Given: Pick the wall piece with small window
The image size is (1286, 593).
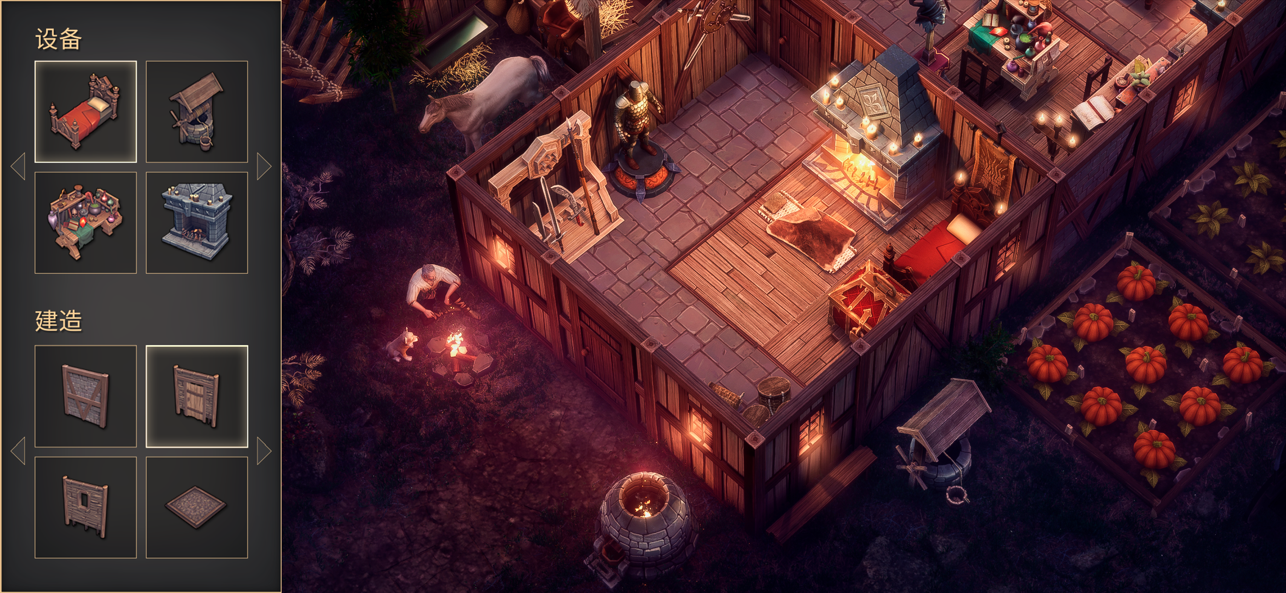Looking at the screenshot, I should point(86,507).
